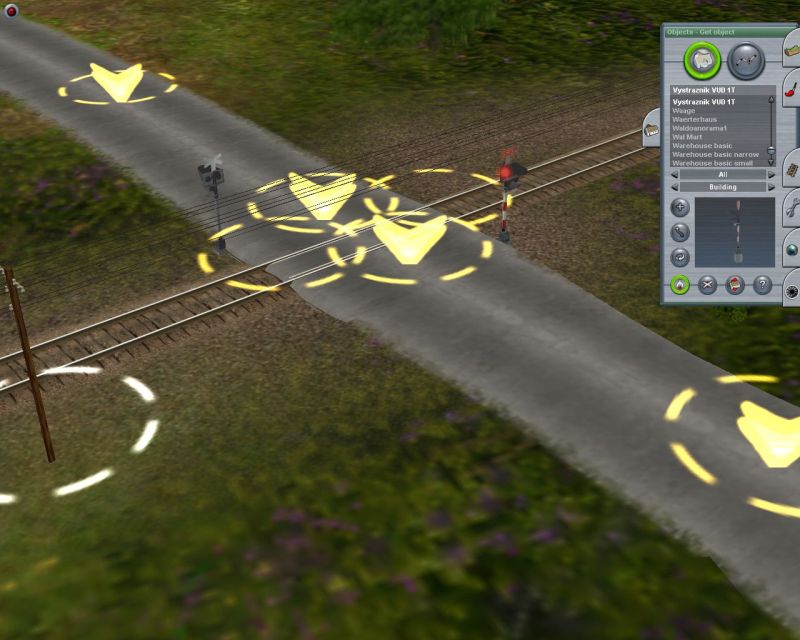The image size is (800, 640).
Task: Open the tracks tab with rail icon
Action: click(791, 168)
